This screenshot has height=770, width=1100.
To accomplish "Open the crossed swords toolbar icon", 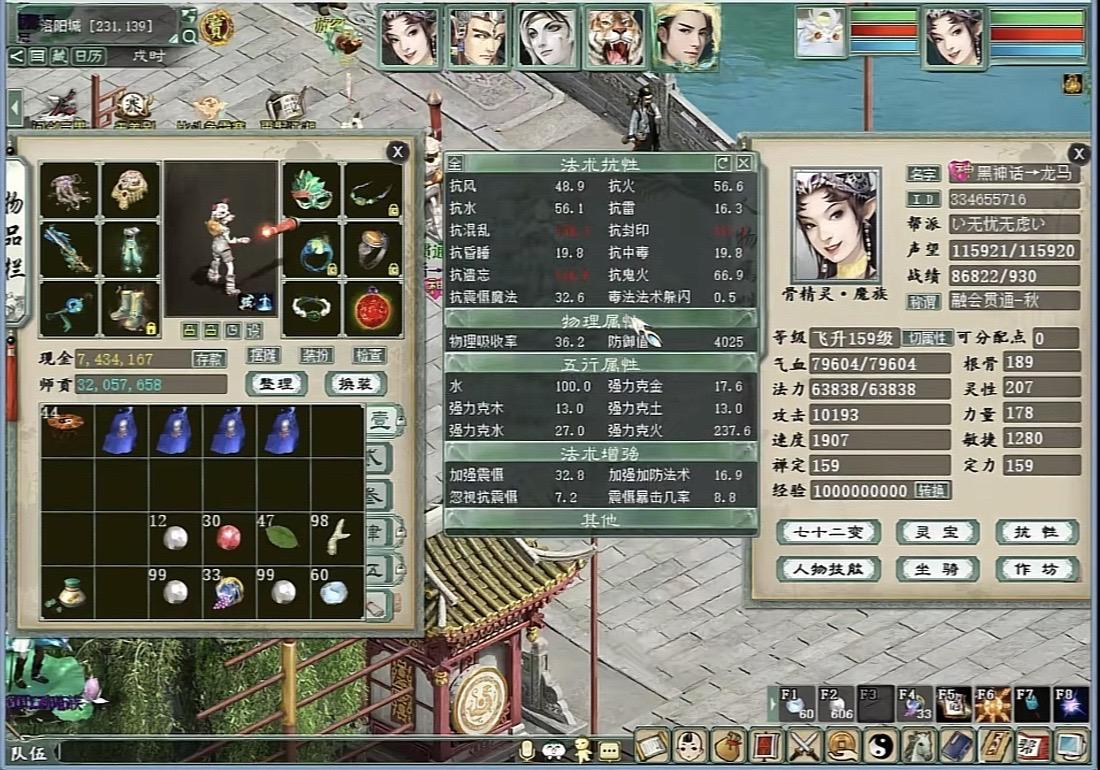I will 804,747.
